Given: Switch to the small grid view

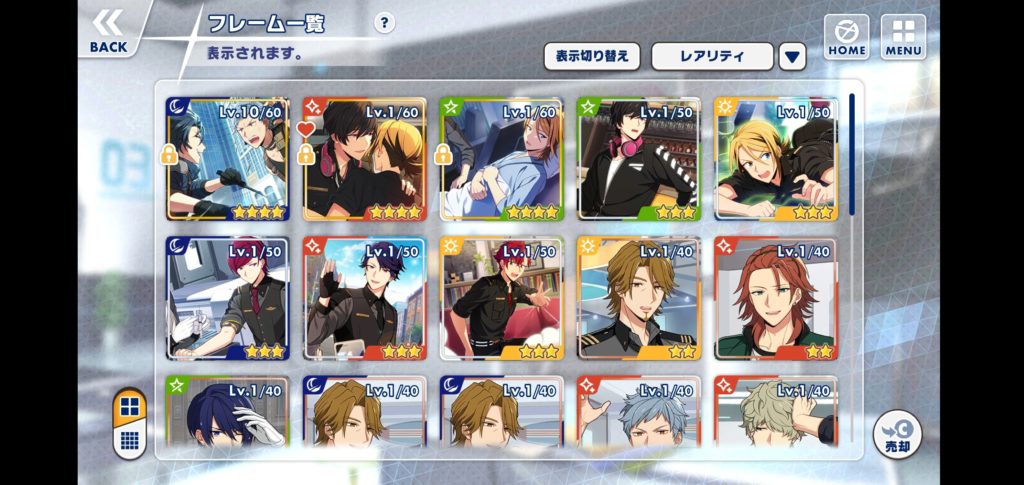Looking at the screenshot, I should pyautogui.click(x=129, y=439).
